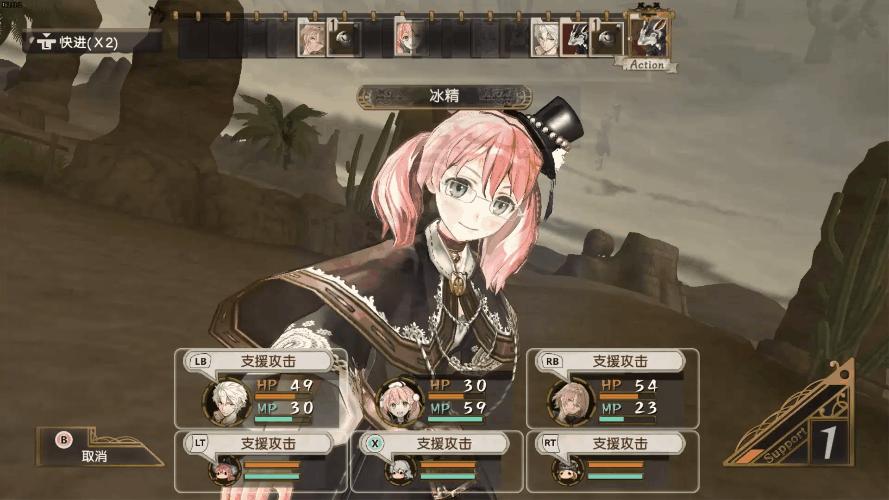Image resolution: width=889 pixels, height=500 pixels.
Task: Click the blonde character's turn order card
Action: 311,38
